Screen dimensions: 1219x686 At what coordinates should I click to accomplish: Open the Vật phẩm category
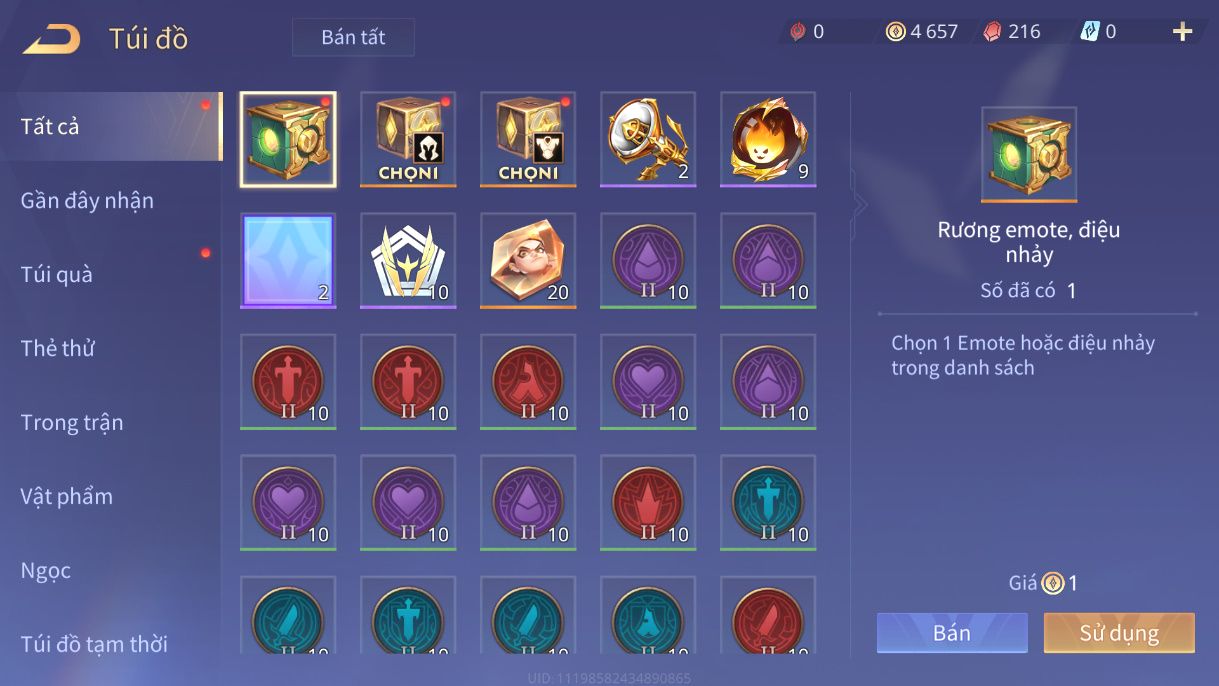pyautogui.click(x=67, y=497)
